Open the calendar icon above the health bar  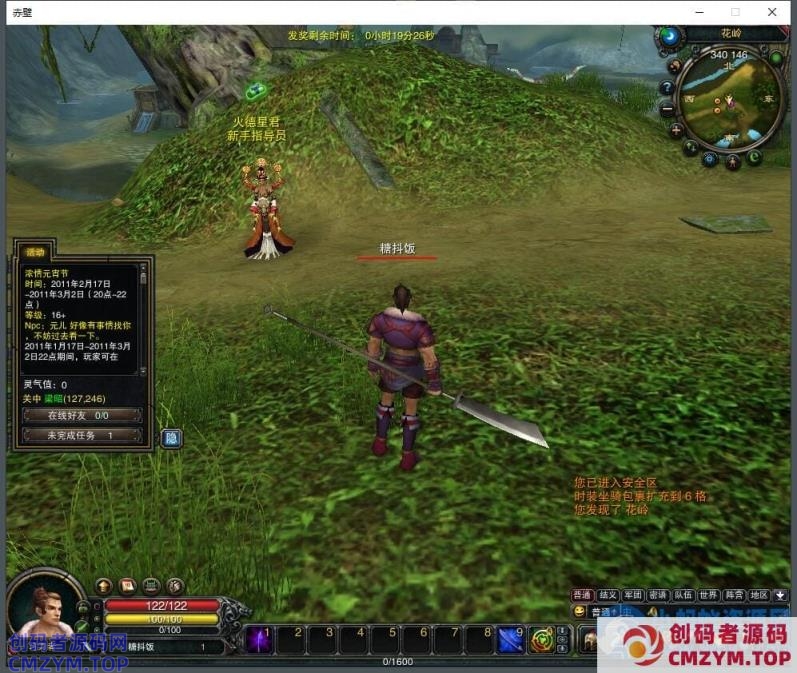(x=127, y=586)
